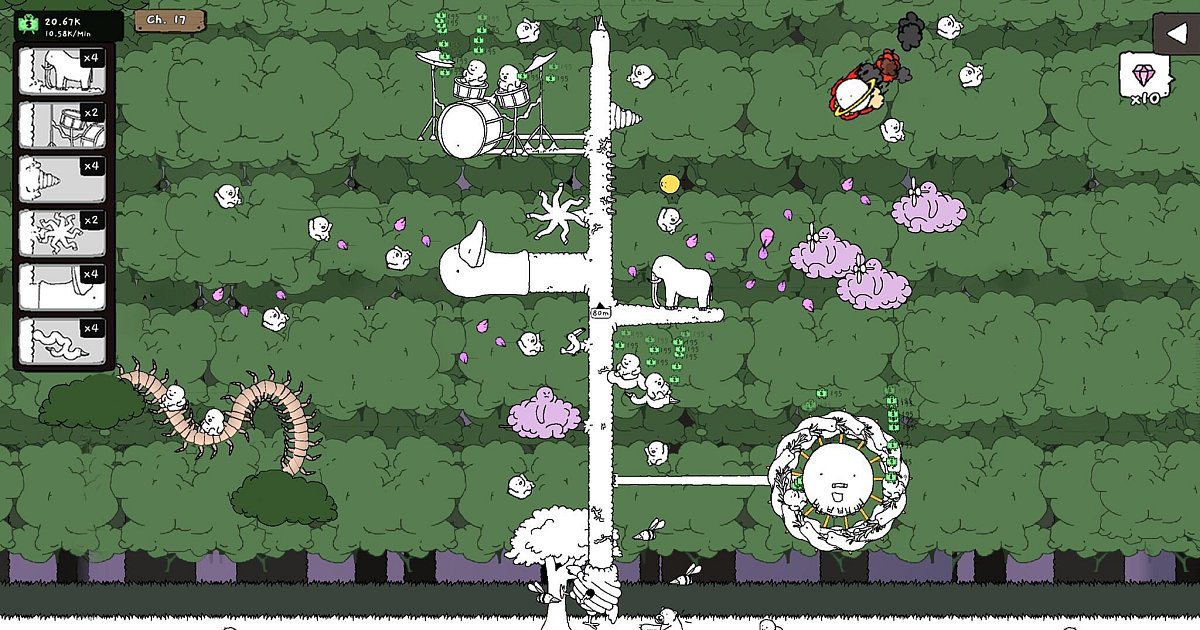Open the side panel with the white arrow
This screenshot has height=630, width=1200.
[x=1176, y=34]
